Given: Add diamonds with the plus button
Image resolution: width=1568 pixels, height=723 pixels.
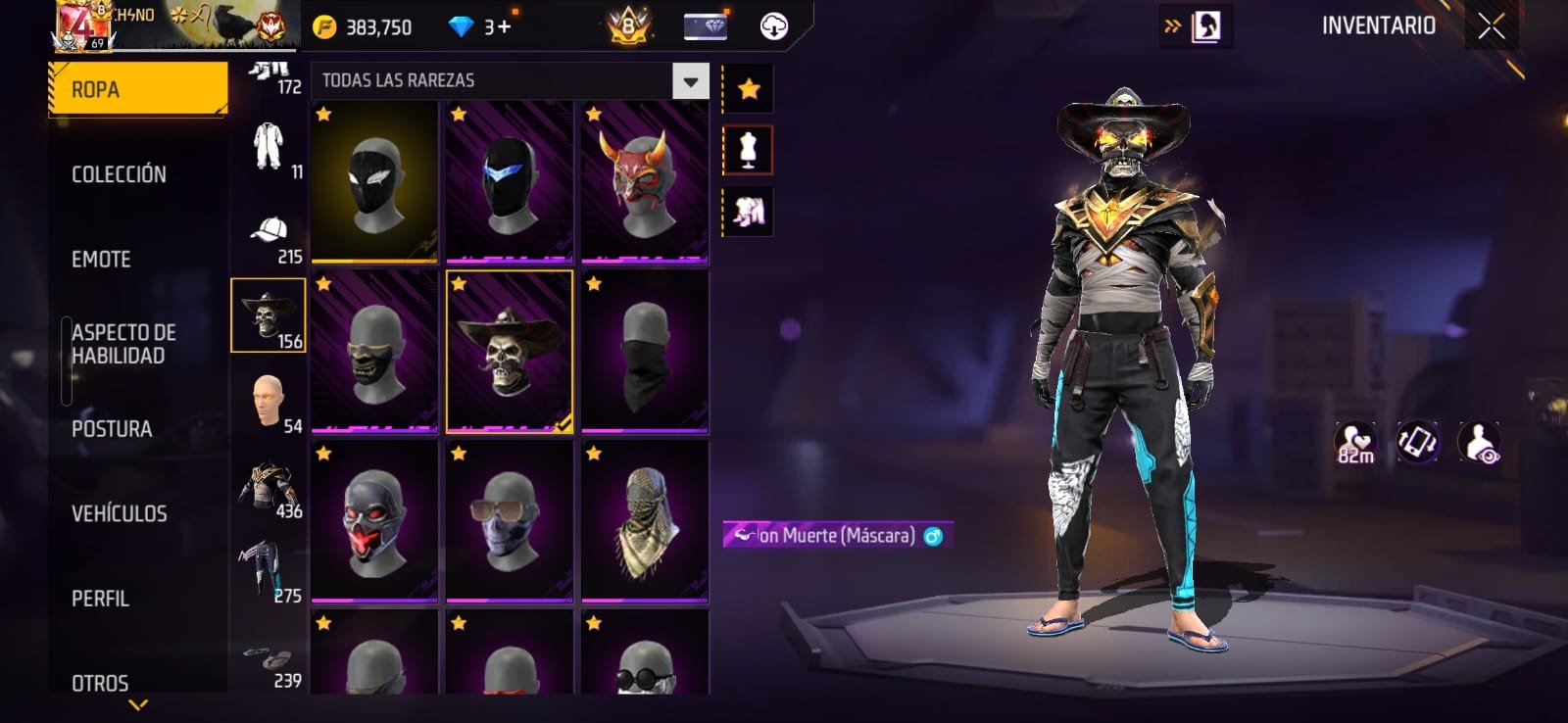Looking at the screenshot, I should 504,26.
